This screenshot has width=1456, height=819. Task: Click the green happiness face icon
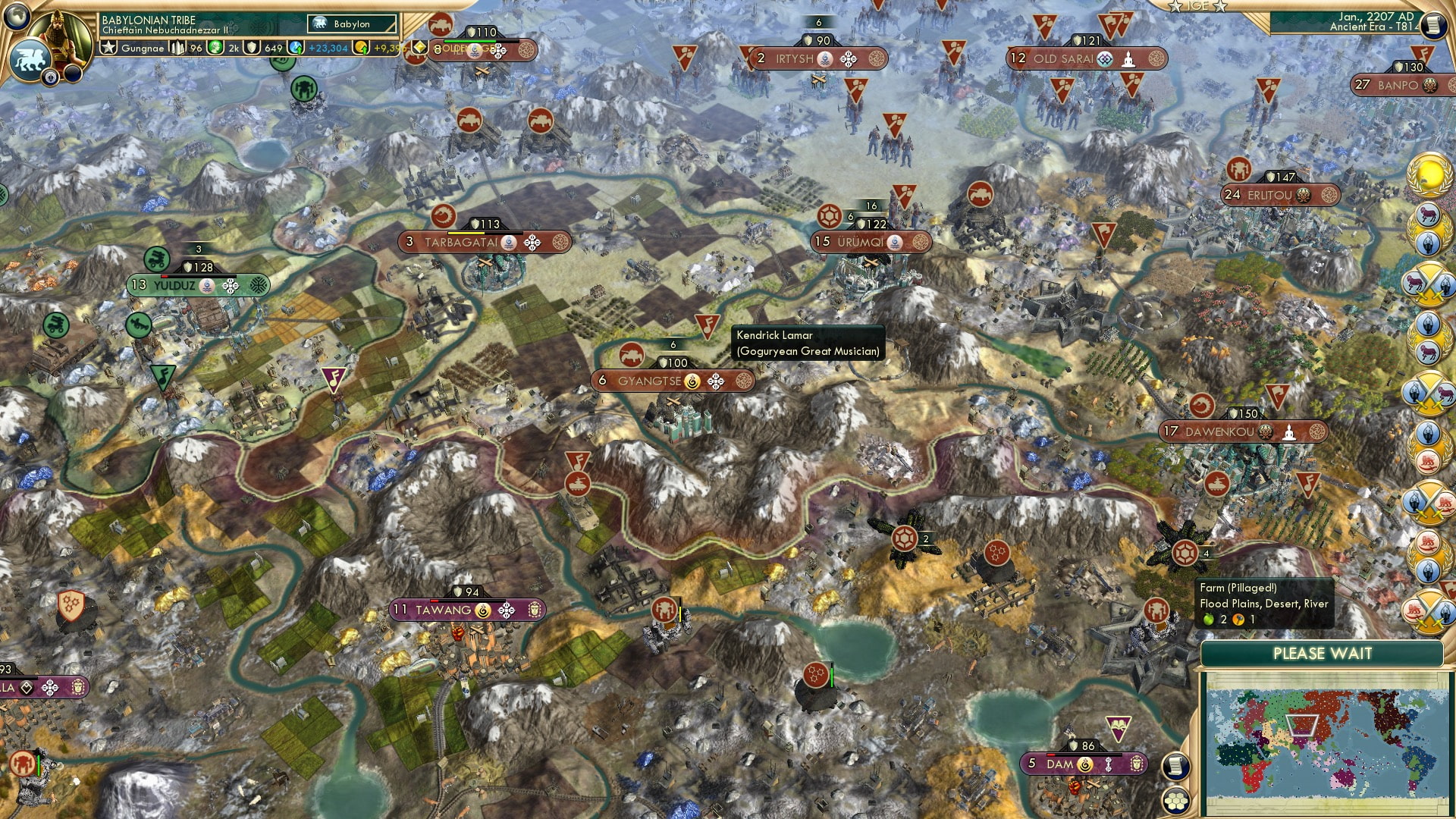tap(215, 48)
